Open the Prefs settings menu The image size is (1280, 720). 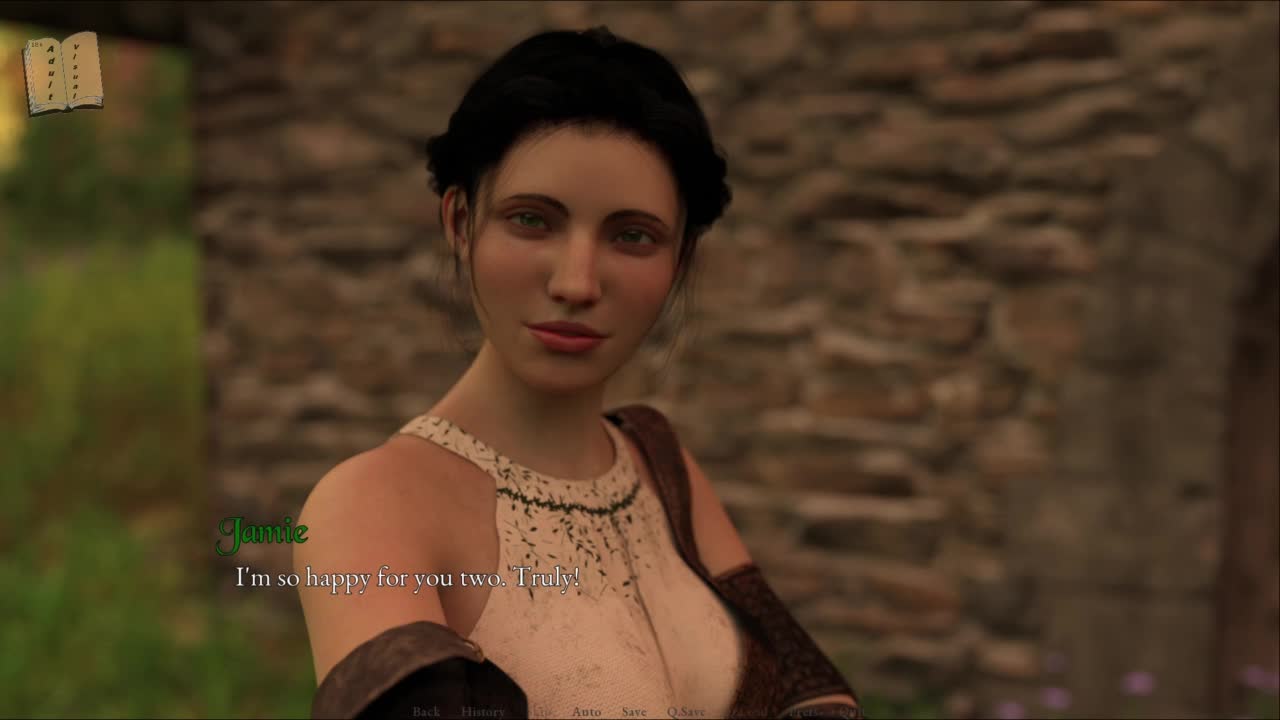point(801,712)
